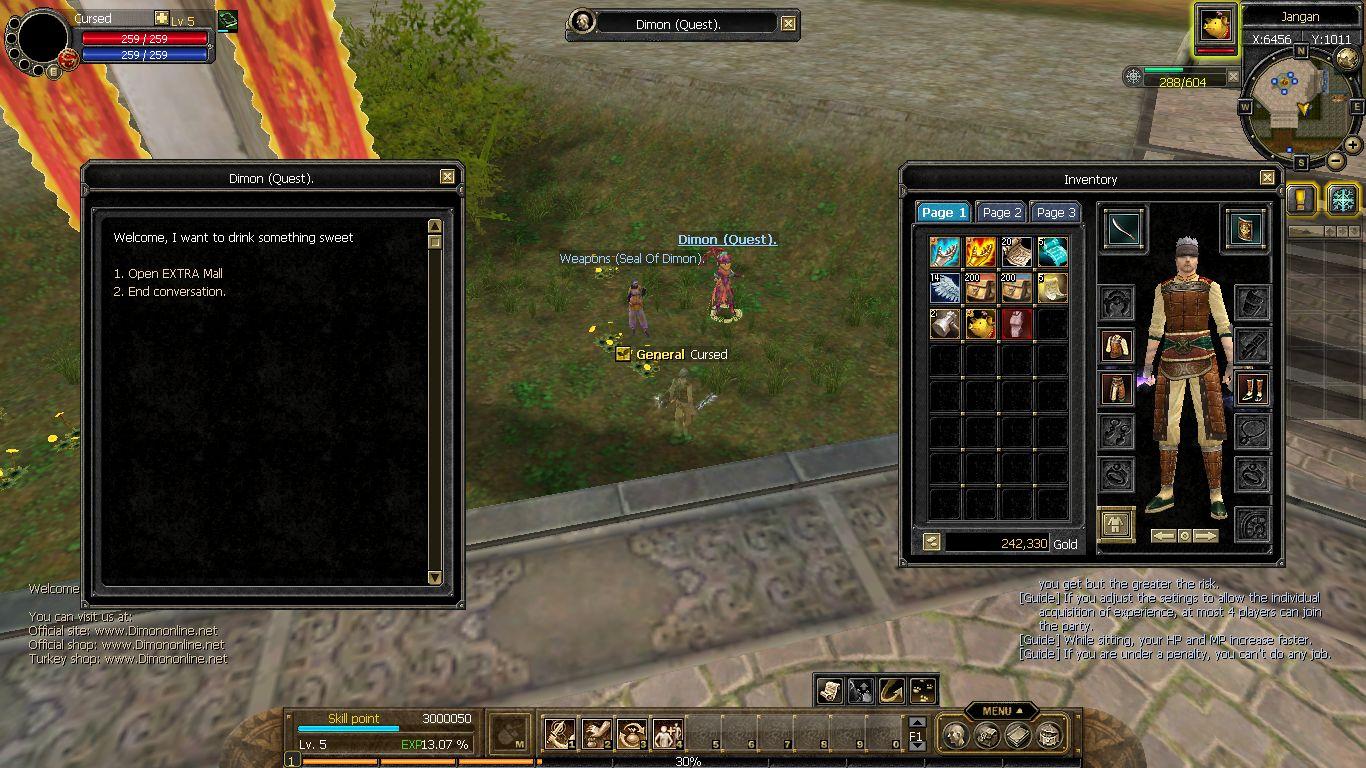Image resolution: width=1366 pixels, height=768 pixels.
Task: Open inventory Page 3 tab
Action: pyautogui.click(x=1056, y=212)
